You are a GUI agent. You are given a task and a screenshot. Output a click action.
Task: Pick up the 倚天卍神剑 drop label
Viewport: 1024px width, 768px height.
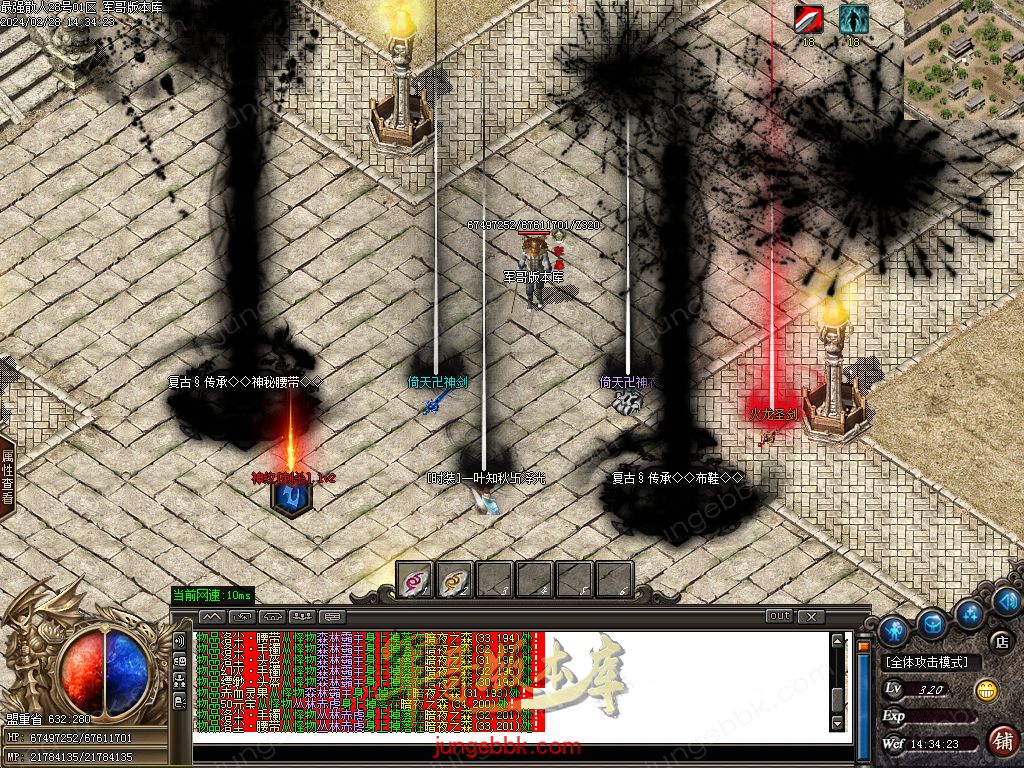point(437,382)
